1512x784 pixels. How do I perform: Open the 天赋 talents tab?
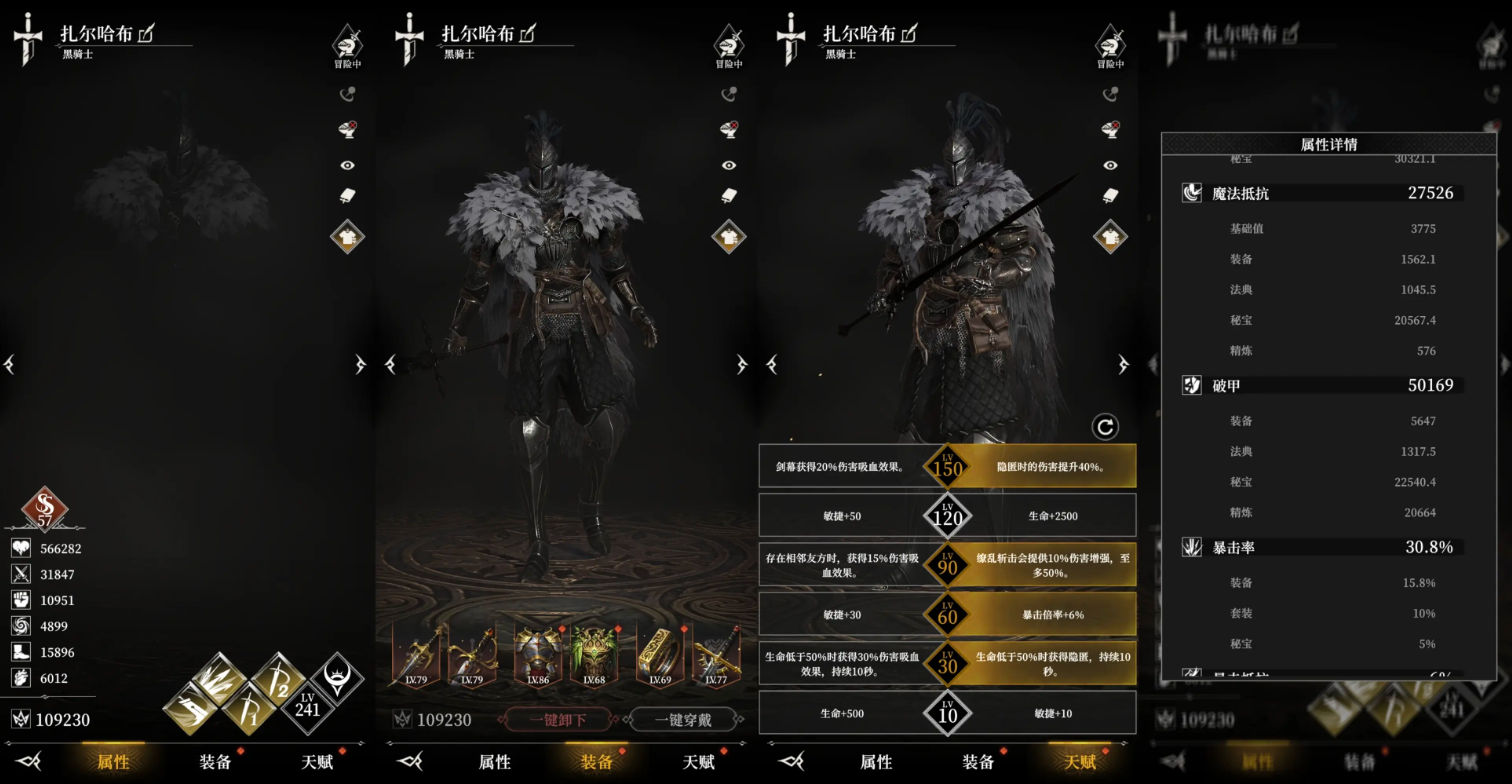point(1080,761)
